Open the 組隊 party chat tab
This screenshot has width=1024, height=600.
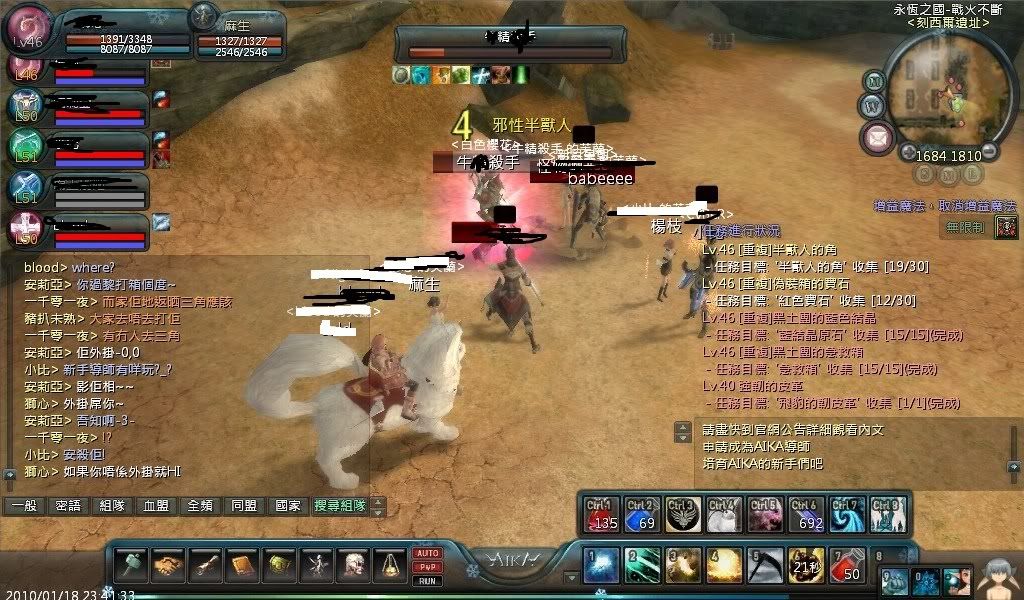tap(112, 506)
